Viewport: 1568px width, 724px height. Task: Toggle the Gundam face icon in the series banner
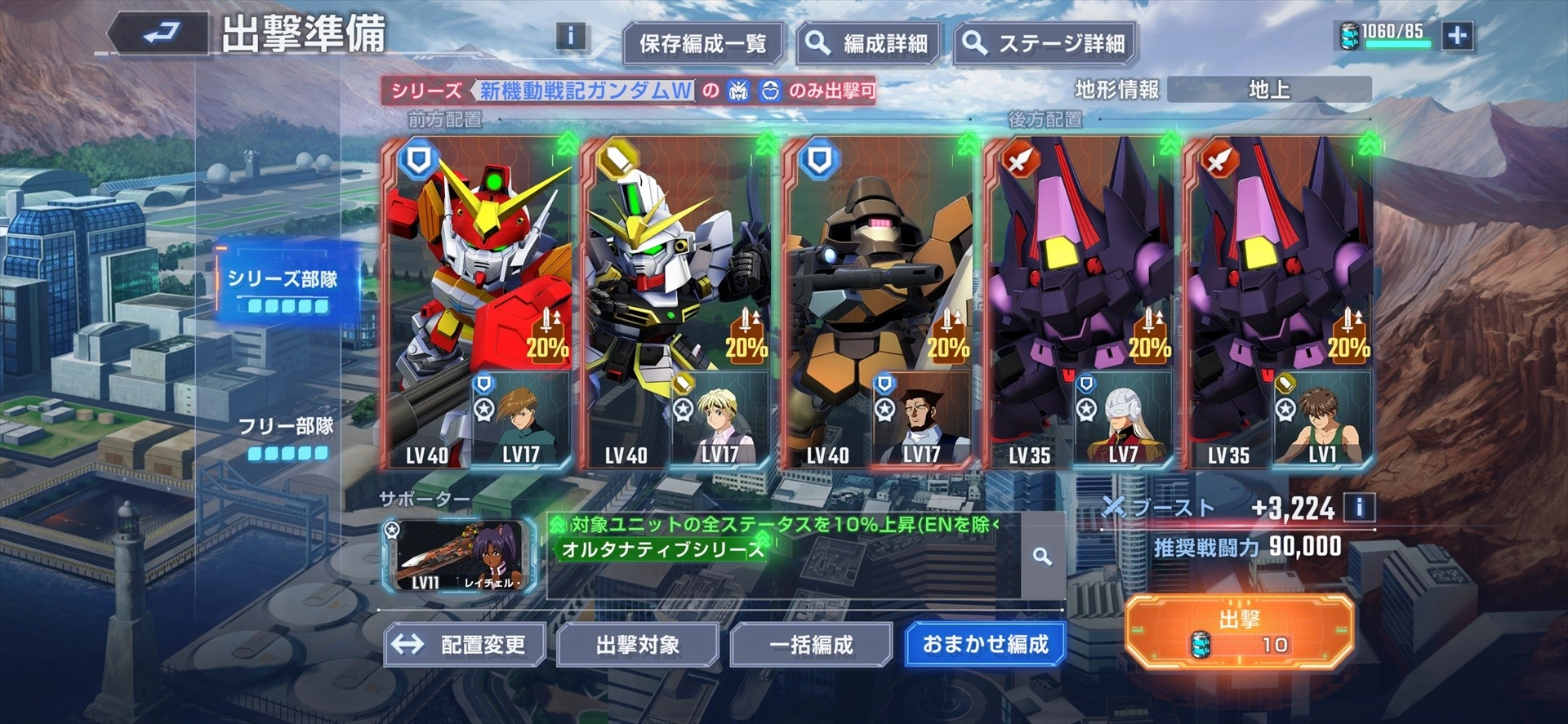[737, 92]
